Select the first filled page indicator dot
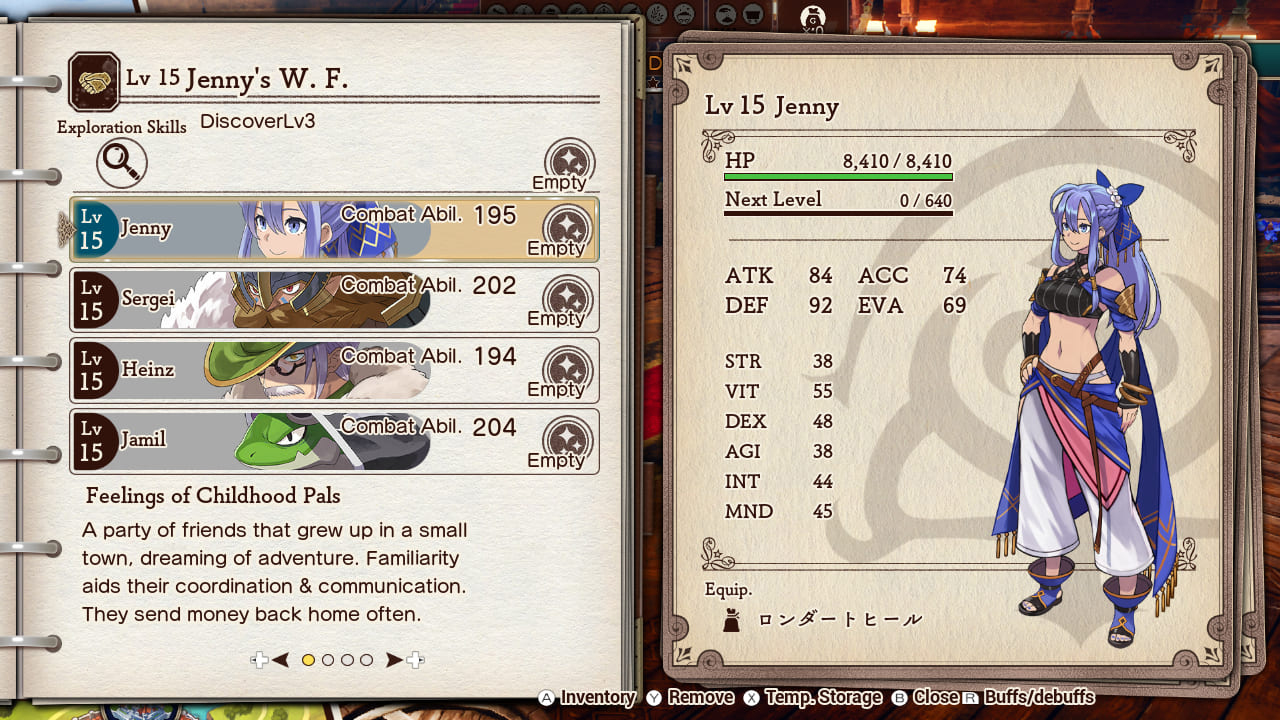 [x=310, y=661]
